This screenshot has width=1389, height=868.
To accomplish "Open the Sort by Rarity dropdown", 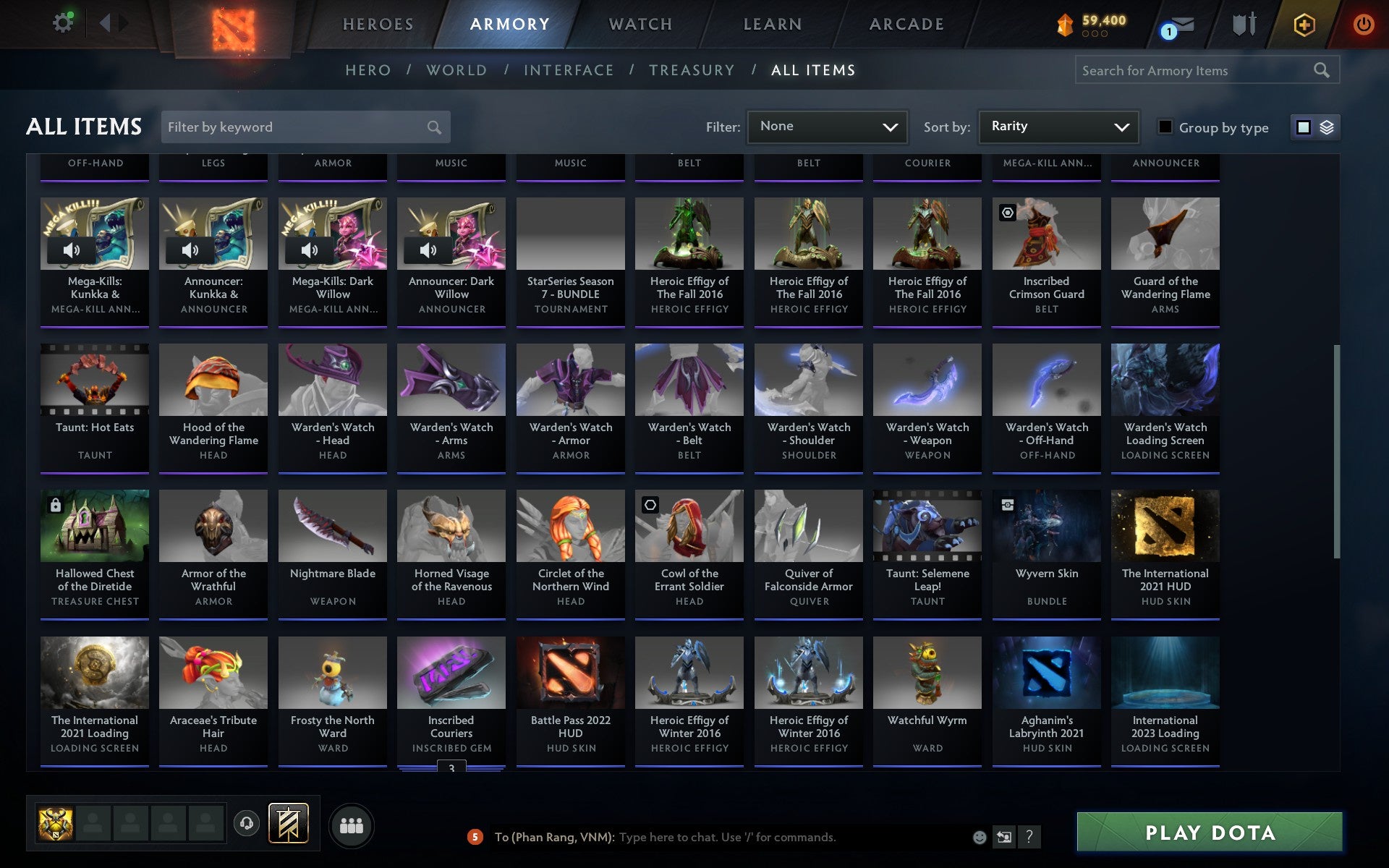I will pos(1058,127).
